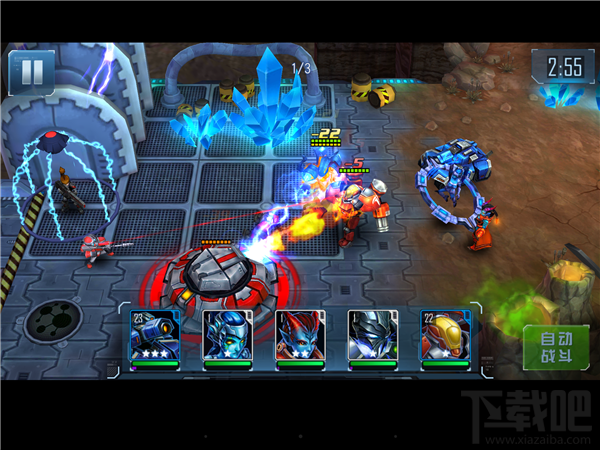Choose the blue-skinned alien hero portrait
Image resolution: width=600 pixels, height=450 pixels.
[x=226, y=337]
